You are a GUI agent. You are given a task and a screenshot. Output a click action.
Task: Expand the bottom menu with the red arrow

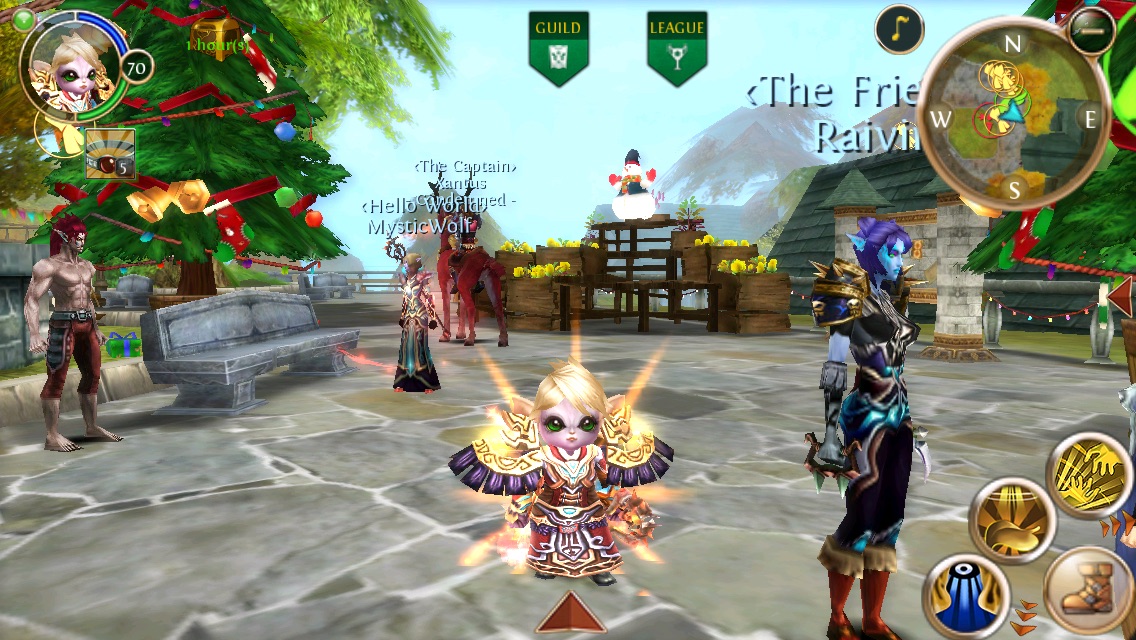point(571,612)
